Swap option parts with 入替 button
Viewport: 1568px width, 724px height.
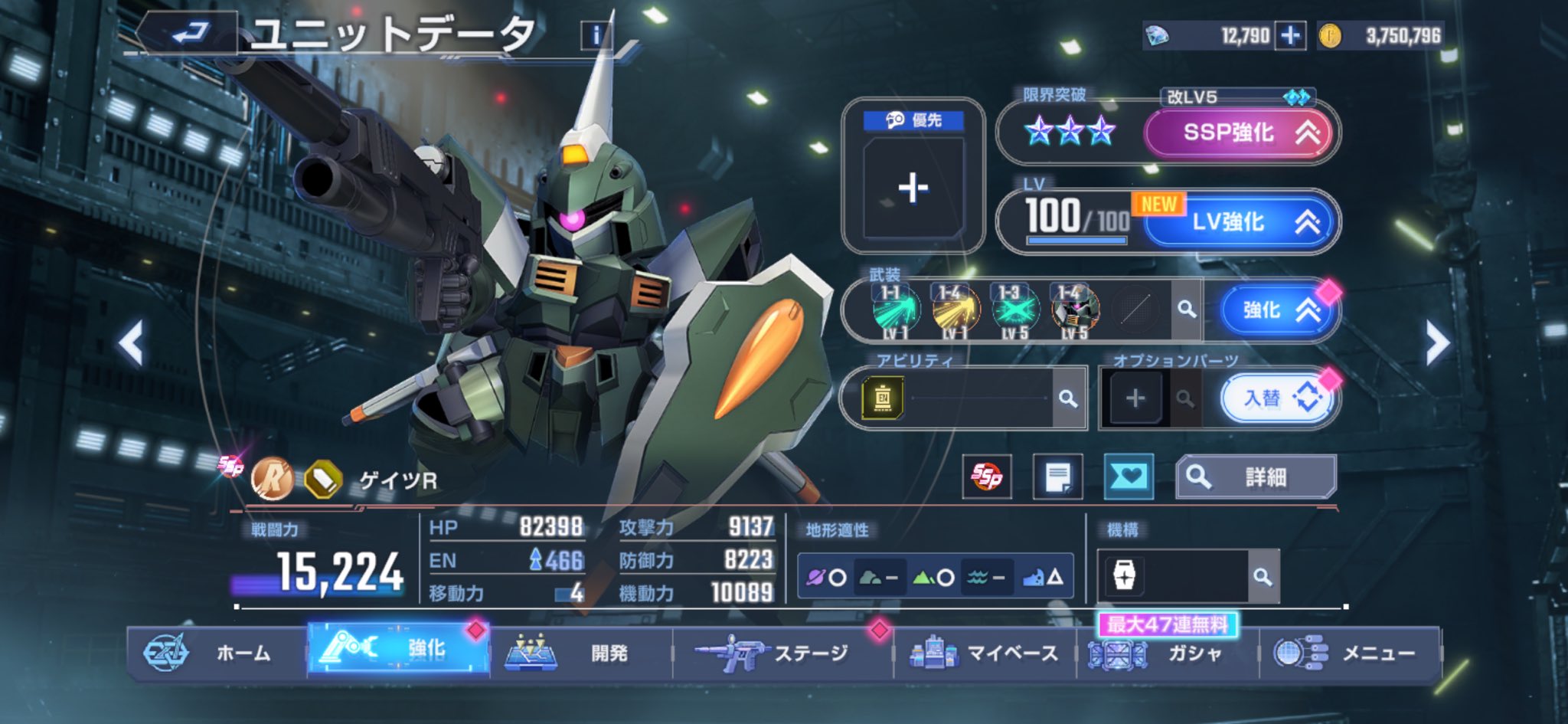1279,398
